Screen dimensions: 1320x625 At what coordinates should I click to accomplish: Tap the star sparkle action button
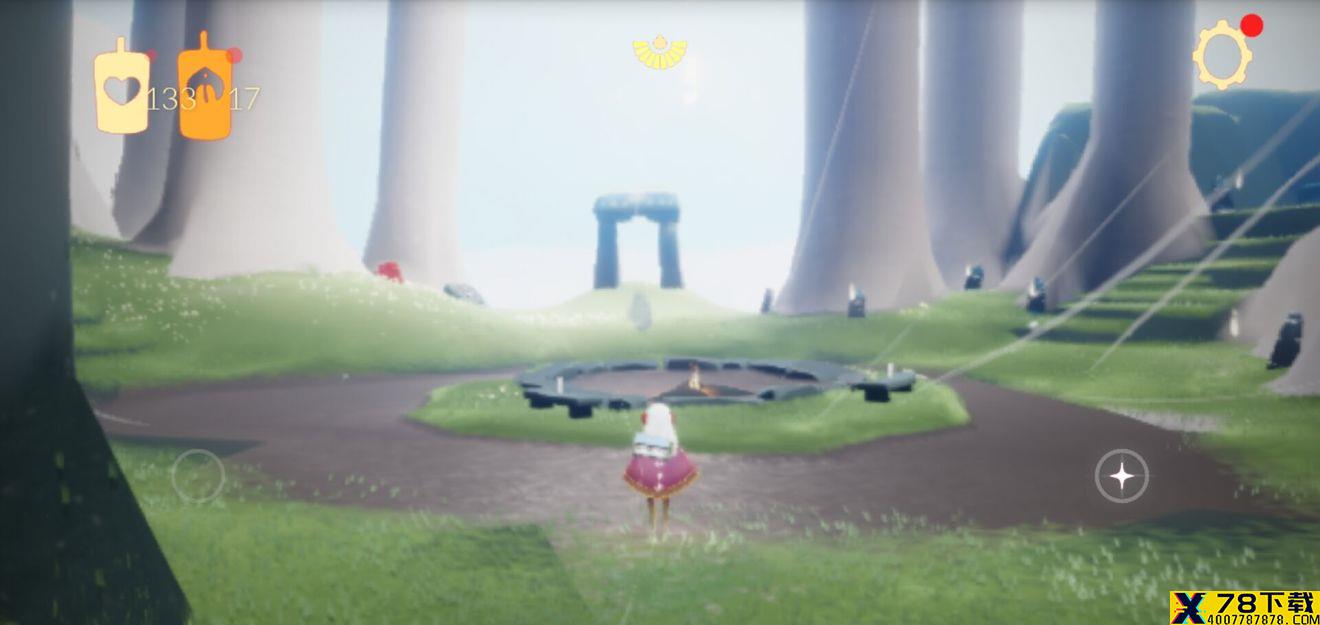(1122, 476)
